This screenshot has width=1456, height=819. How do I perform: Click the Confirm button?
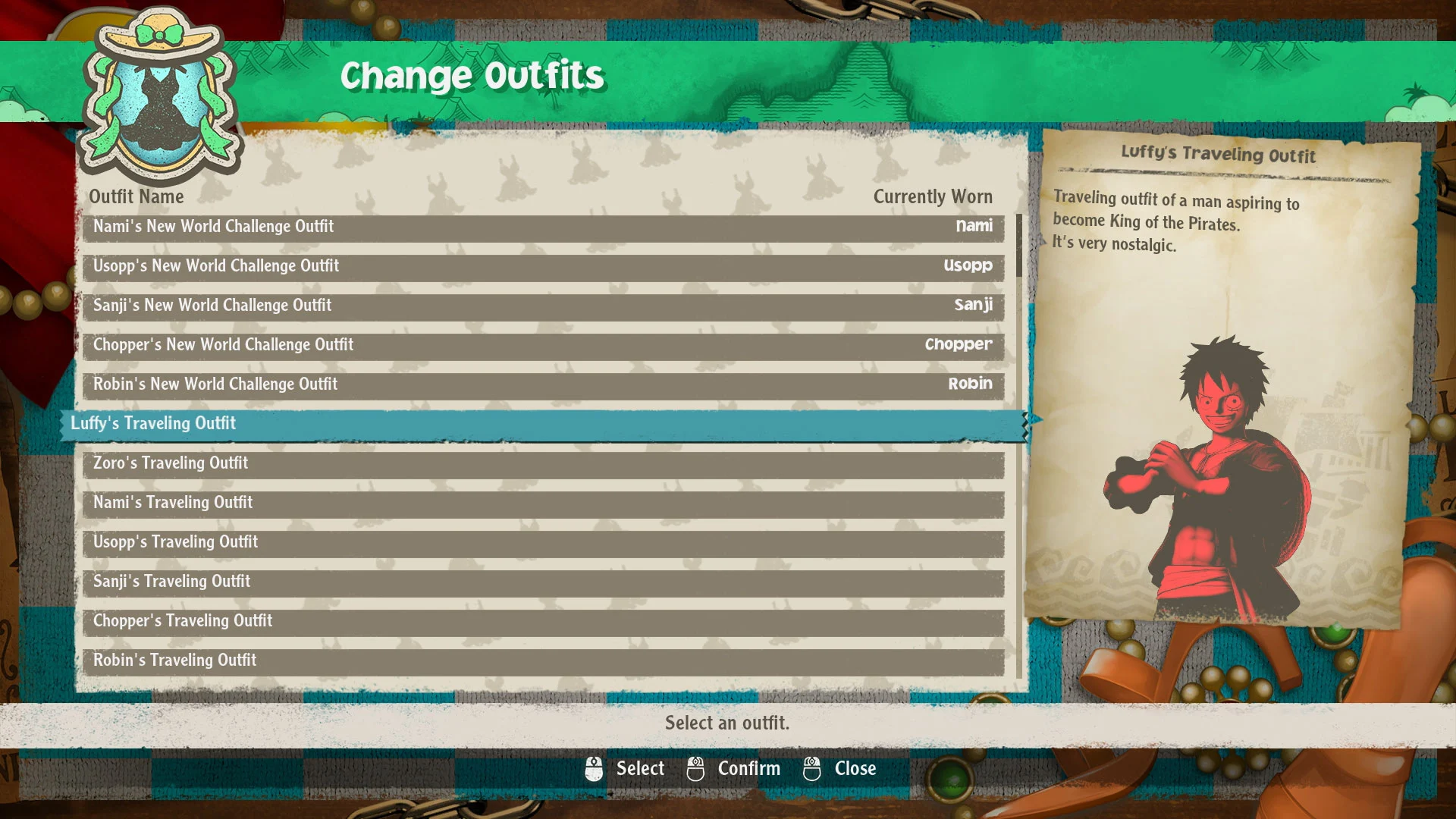point(734,769)
